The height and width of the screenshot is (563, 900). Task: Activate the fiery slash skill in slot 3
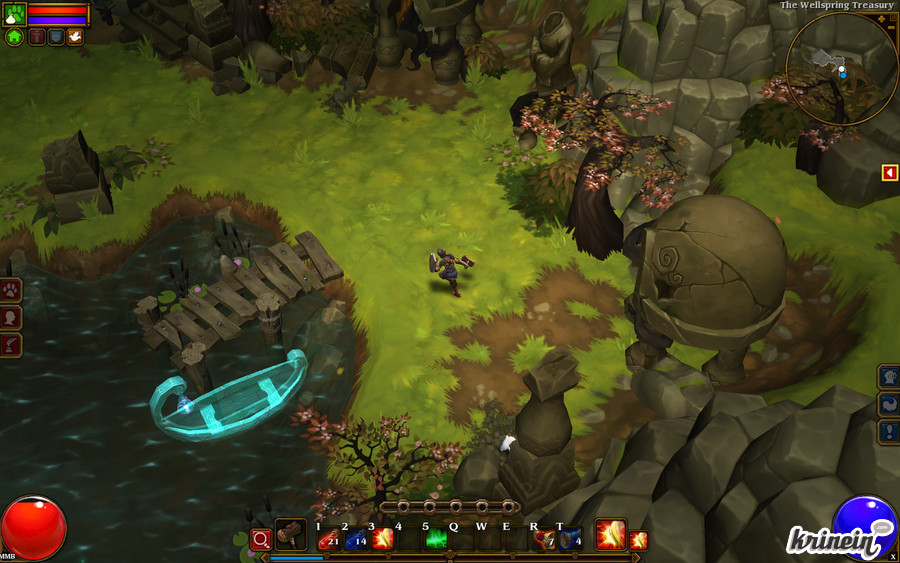382,539
